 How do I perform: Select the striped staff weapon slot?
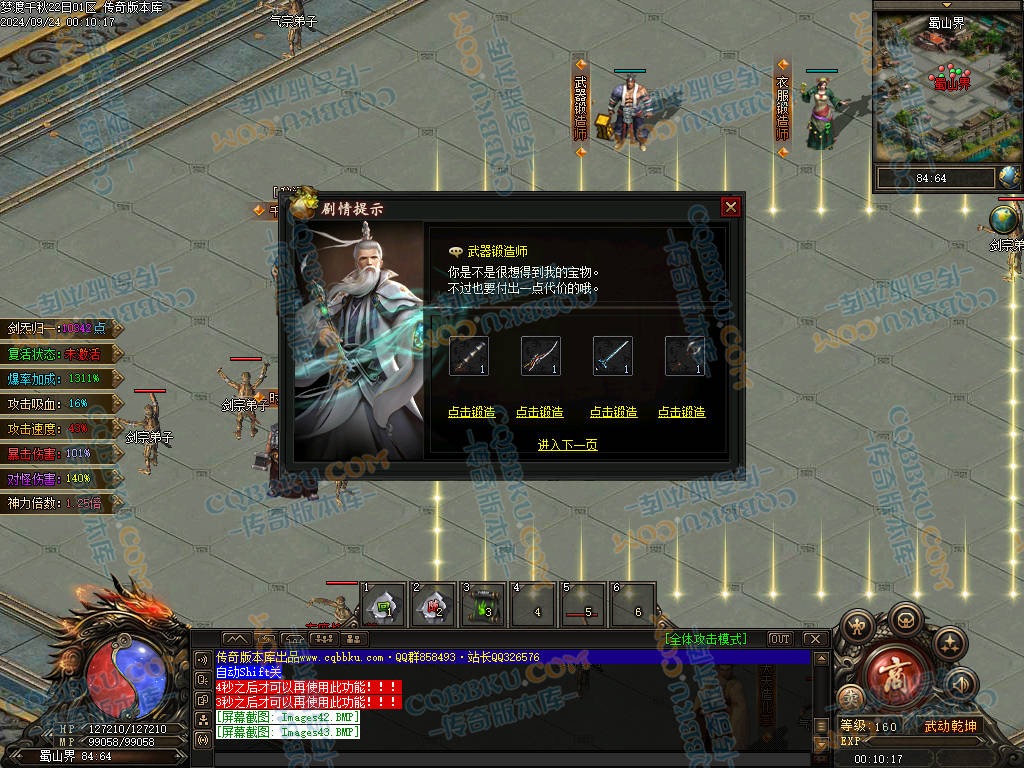click(x=468, y=356)
